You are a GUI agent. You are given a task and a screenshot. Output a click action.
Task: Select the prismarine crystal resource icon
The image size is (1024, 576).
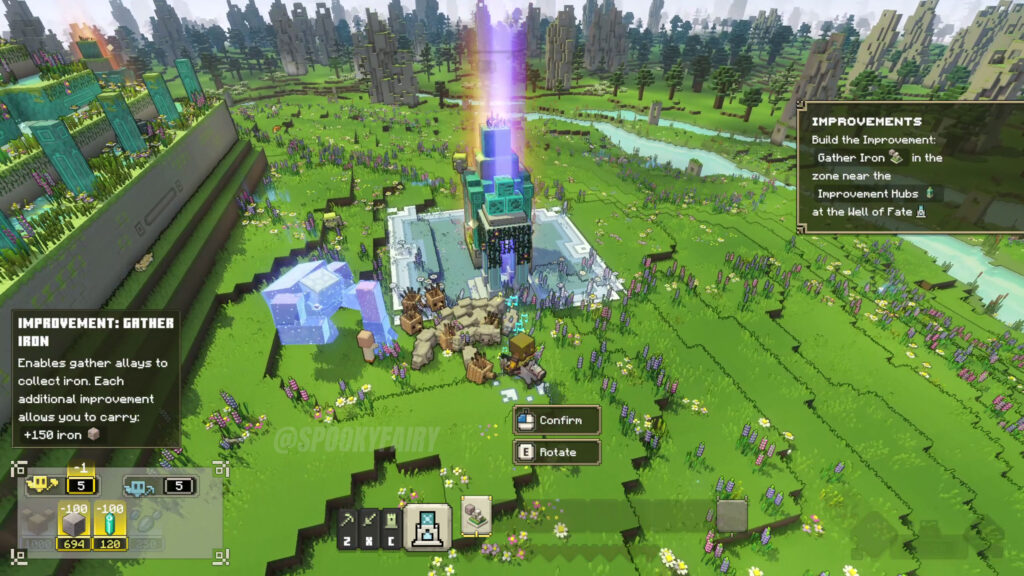(107, 520)
